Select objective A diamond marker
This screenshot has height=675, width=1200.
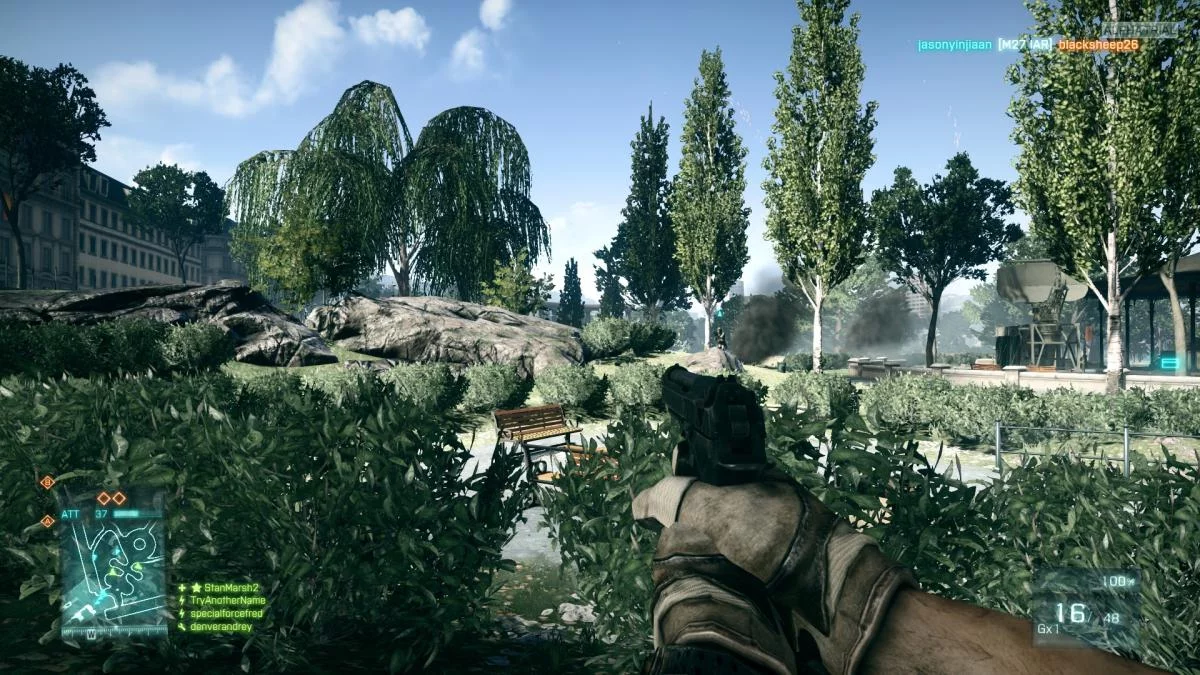point(47,521)
